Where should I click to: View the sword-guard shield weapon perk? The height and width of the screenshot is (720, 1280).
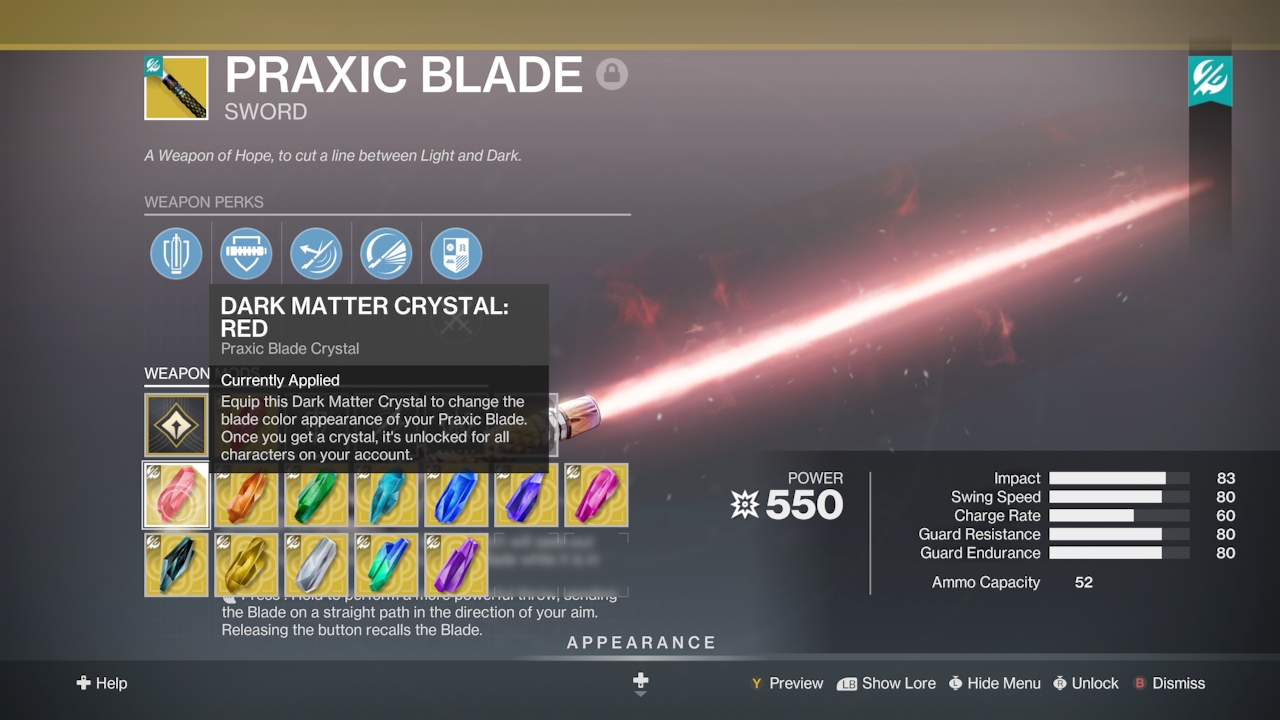pyautogui.click(x=246, y=253)
